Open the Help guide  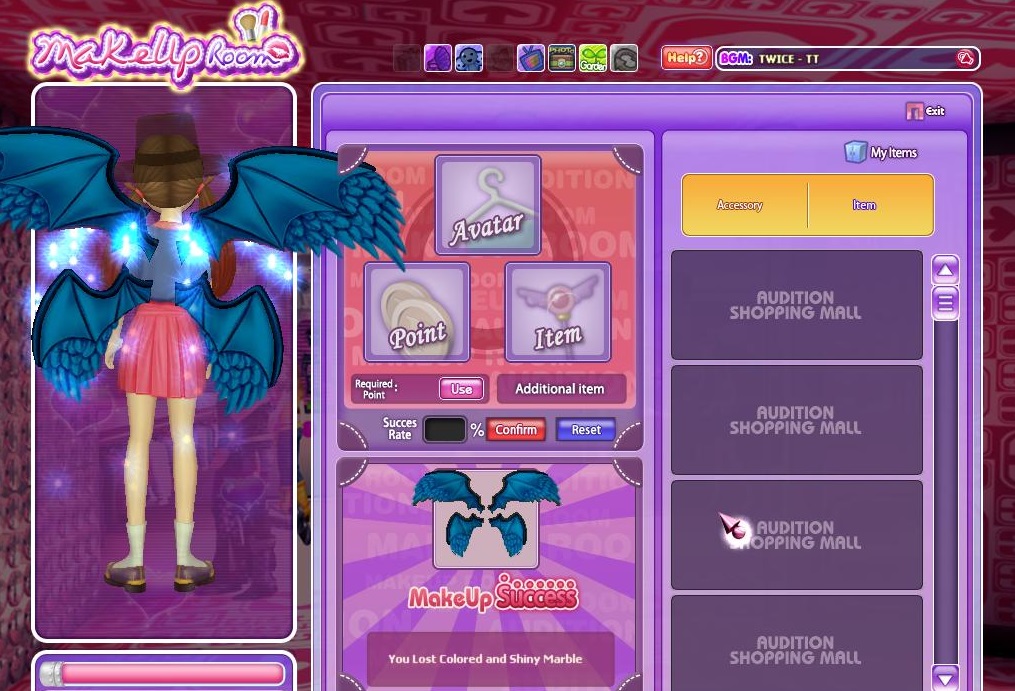point(686,58)
